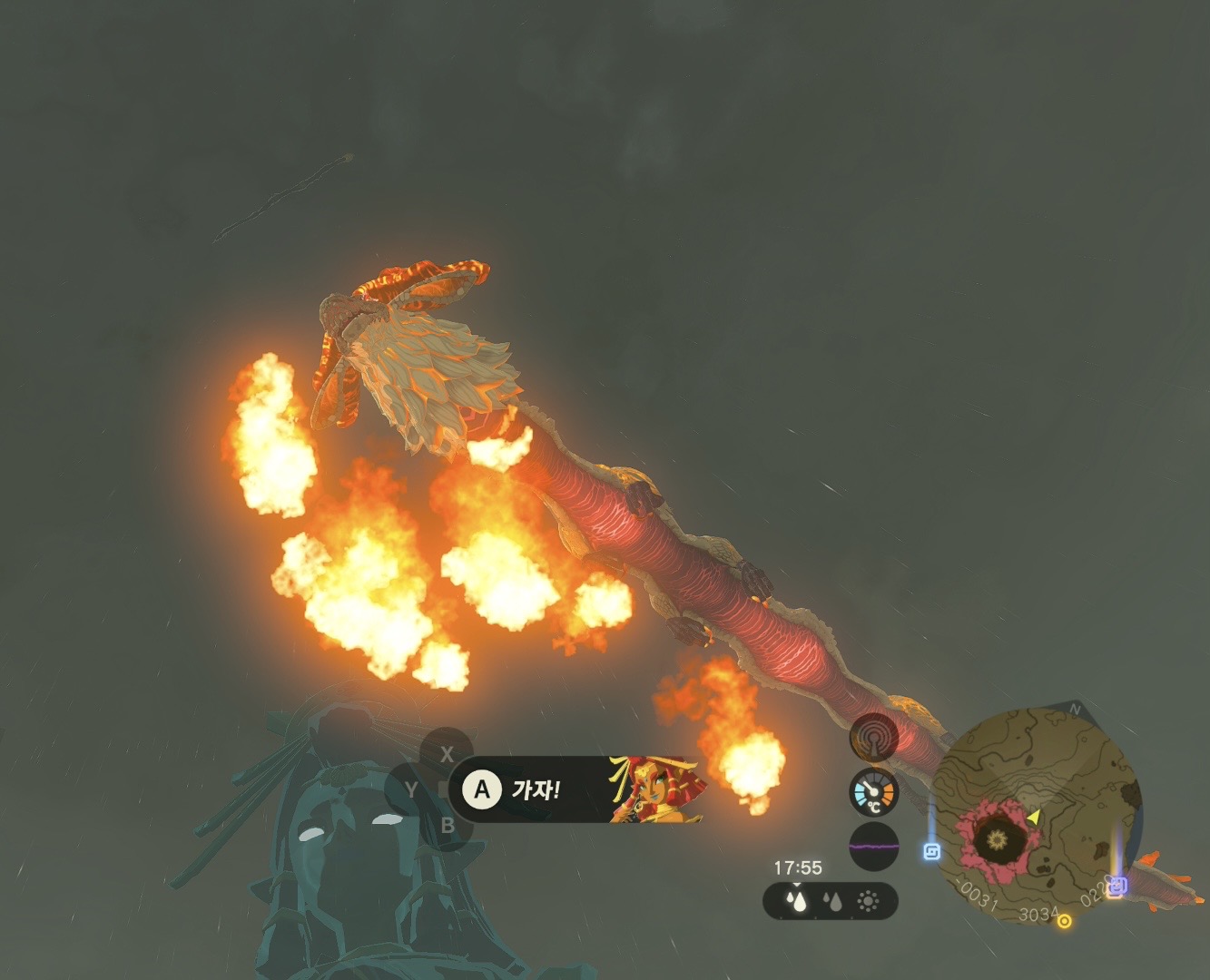The width and height of the screenshot is (1210, 980).
Task: Select the blue shrine marker beside the minimap
Action: (x=931, y=851)
